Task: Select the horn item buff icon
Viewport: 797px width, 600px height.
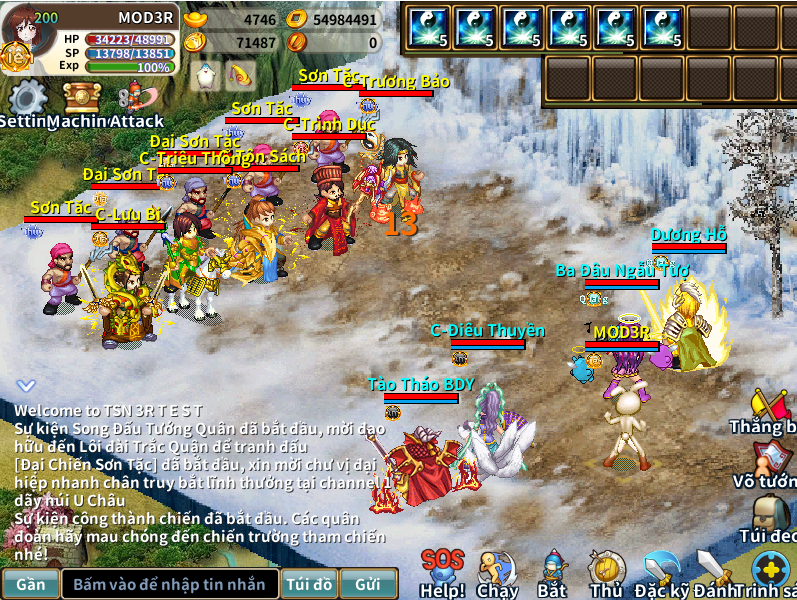Action: (239, 76)
